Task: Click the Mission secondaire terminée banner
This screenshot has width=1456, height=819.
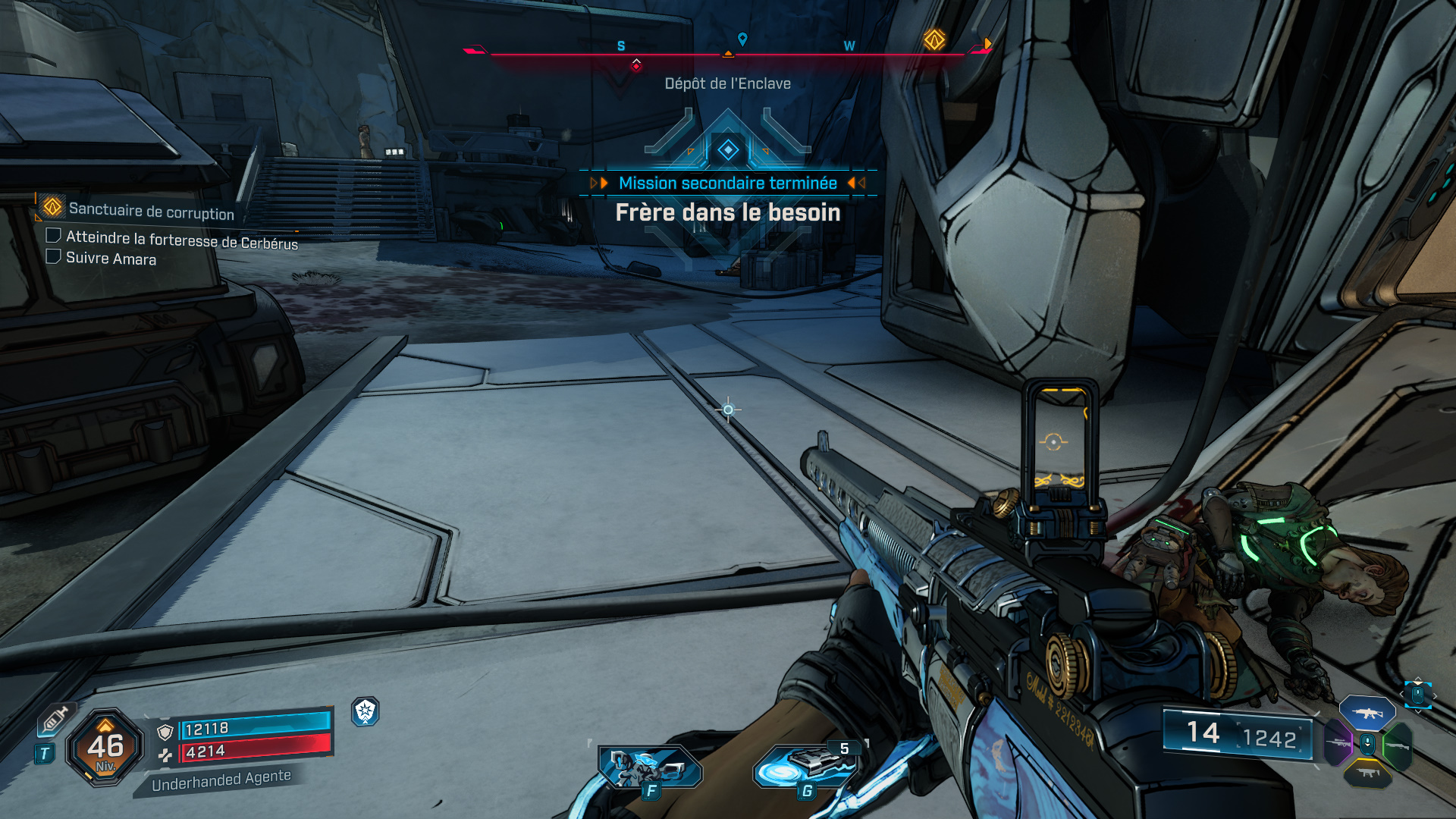Action: point(728,184)
